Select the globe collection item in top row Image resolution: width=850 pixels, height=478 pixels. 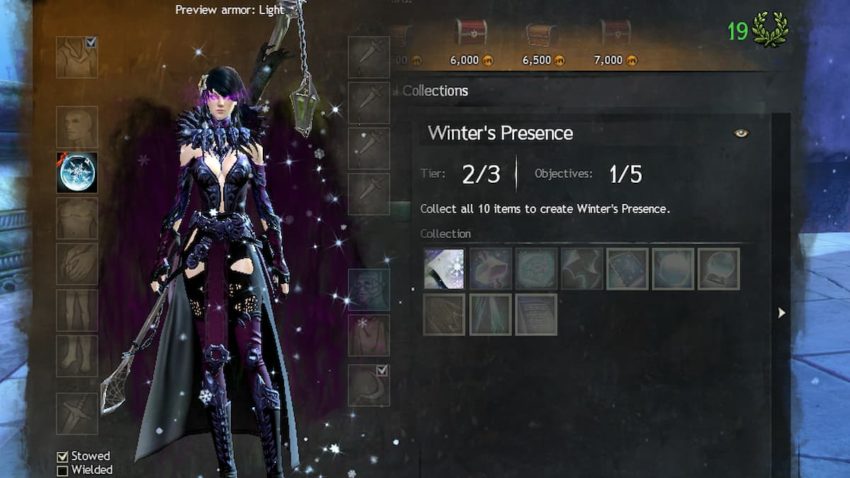click(x=720, y=269)
